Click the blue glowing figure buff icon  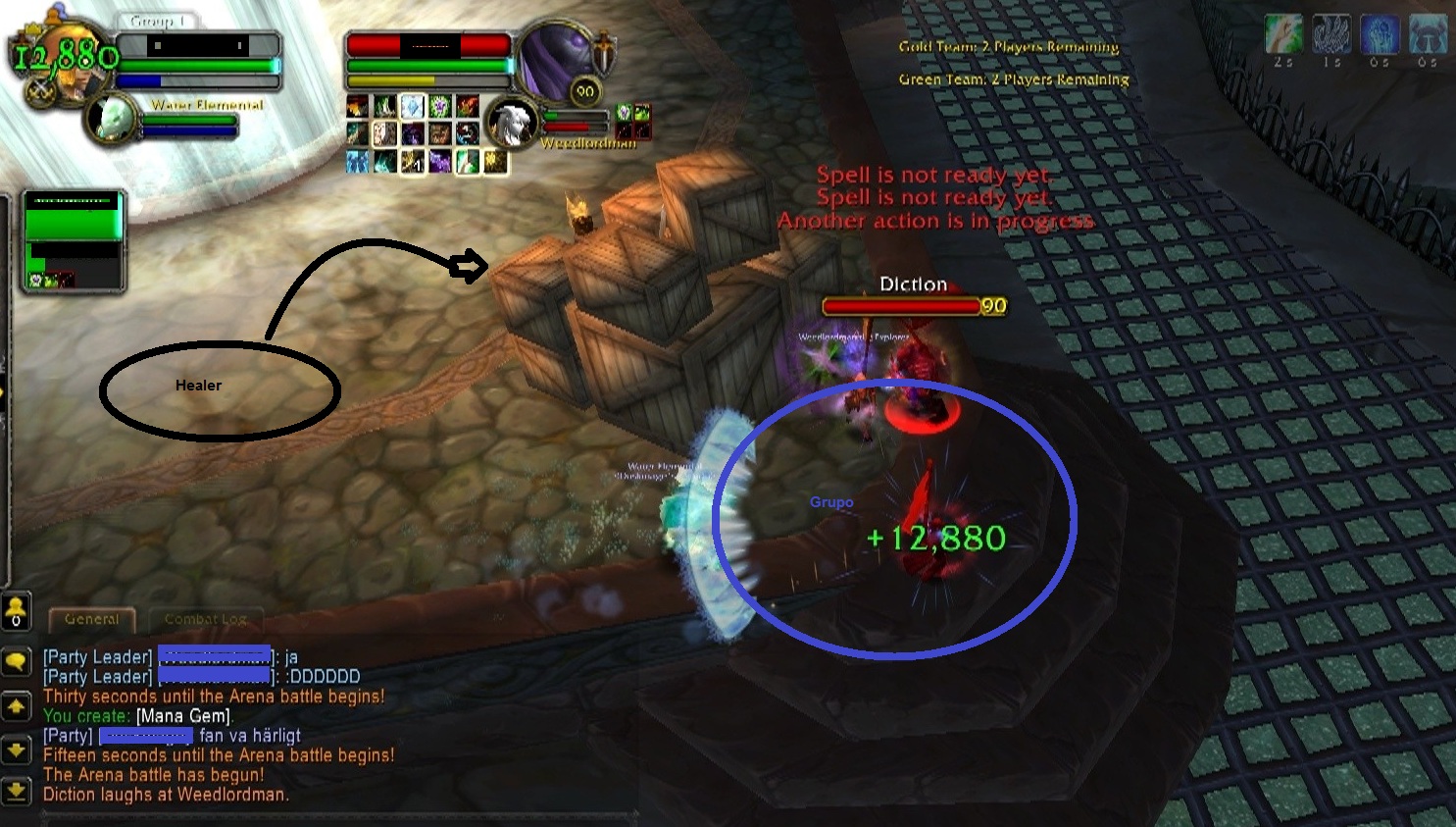coord(1379,34)
